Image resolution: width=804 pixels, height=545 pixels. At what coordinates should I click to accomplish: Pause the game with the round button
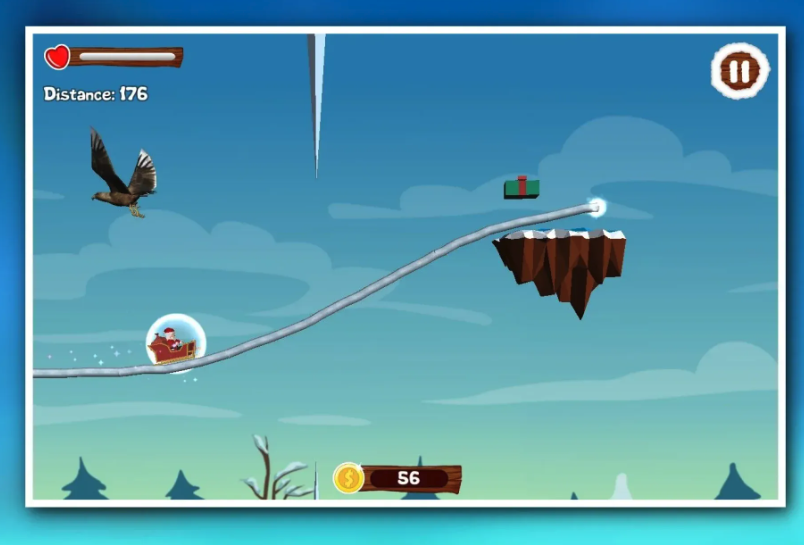[x=740, y=71]
